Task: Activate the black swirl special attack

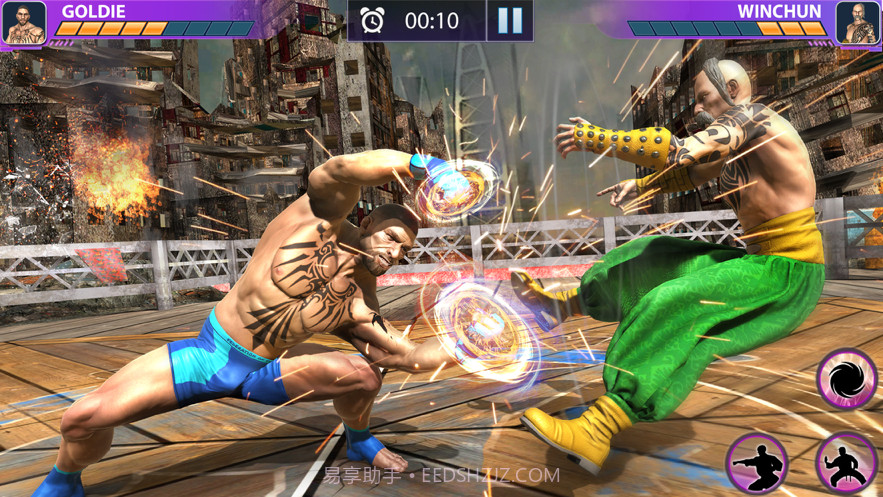Action: (847, 380)
